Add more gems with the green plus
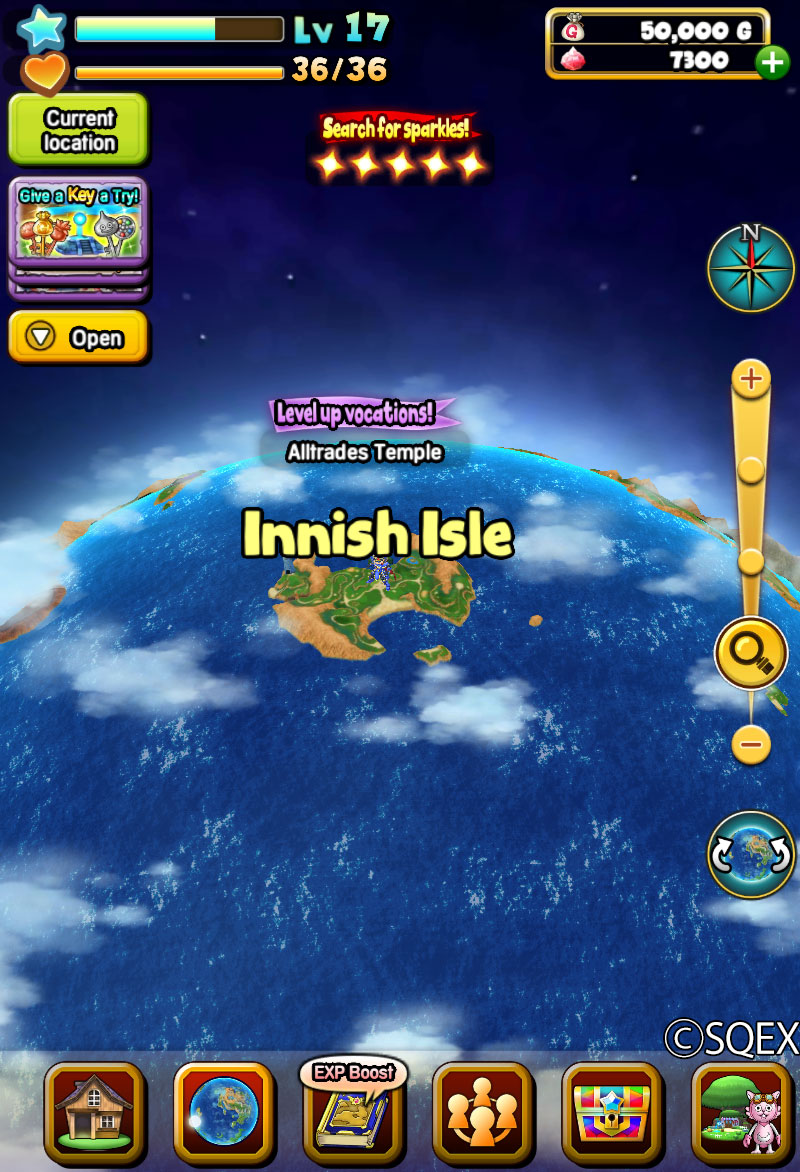The width and height of the screenshot is (800, 1172). [x=772, y=62]
